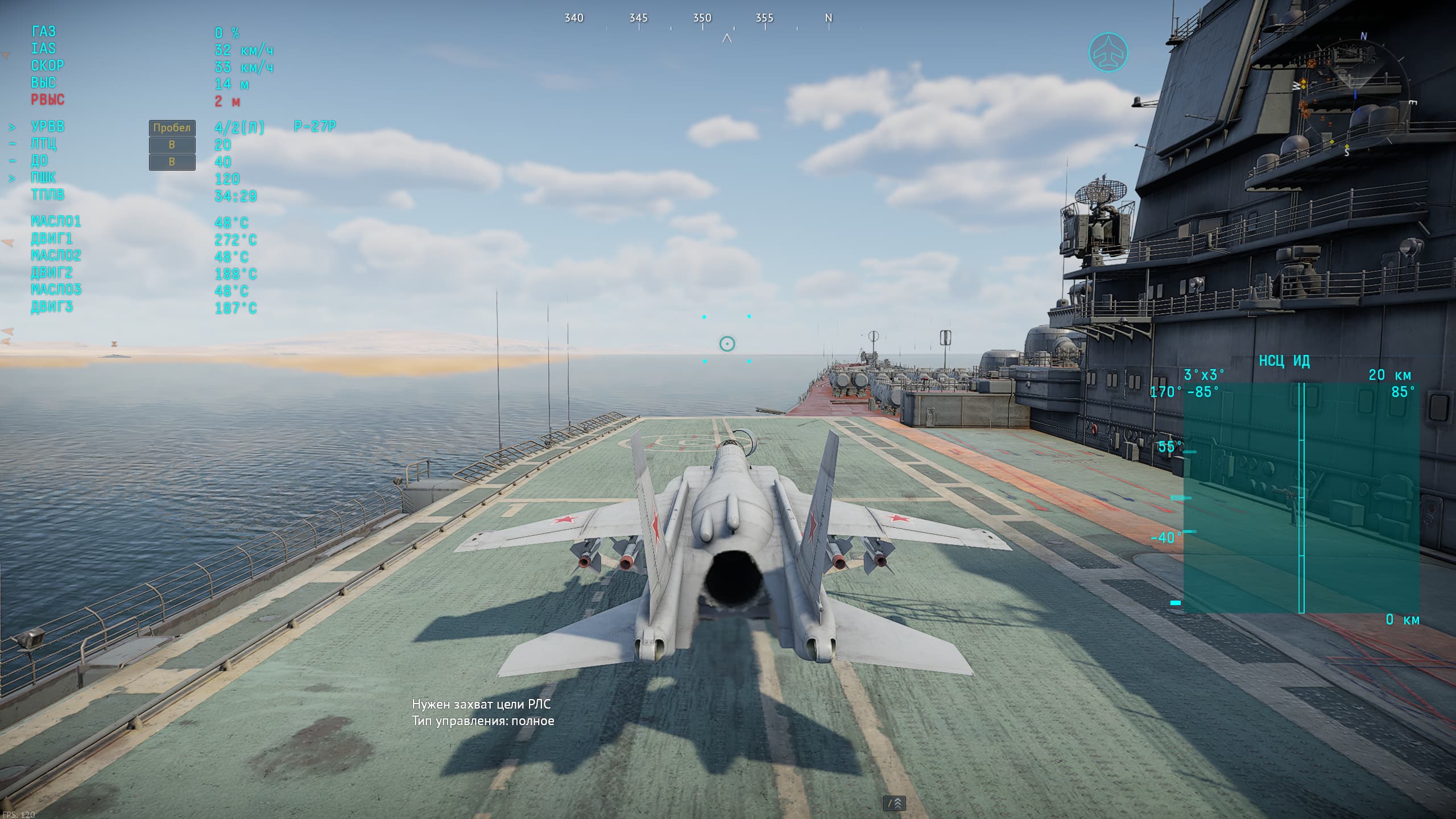Expand the chat arrow button
Screen dimensions: 1456x819
894,803
